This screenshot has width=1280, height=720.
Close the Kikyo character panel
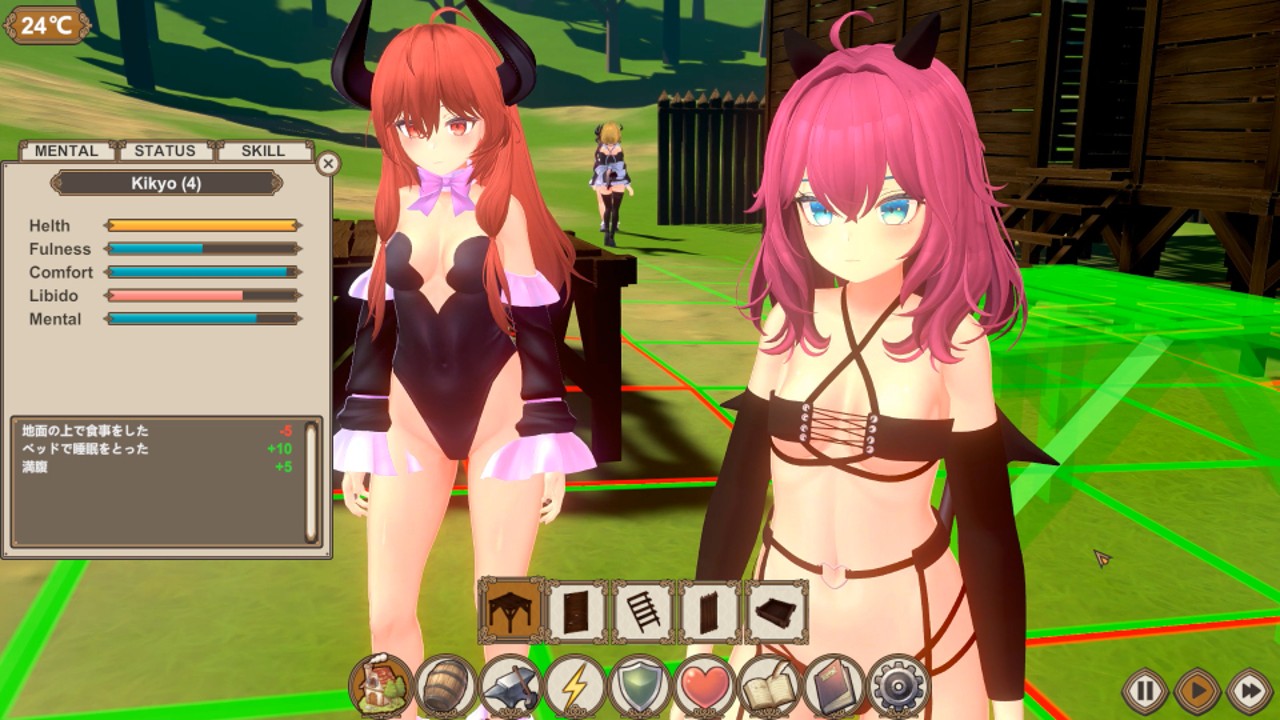tap(328, 163)
